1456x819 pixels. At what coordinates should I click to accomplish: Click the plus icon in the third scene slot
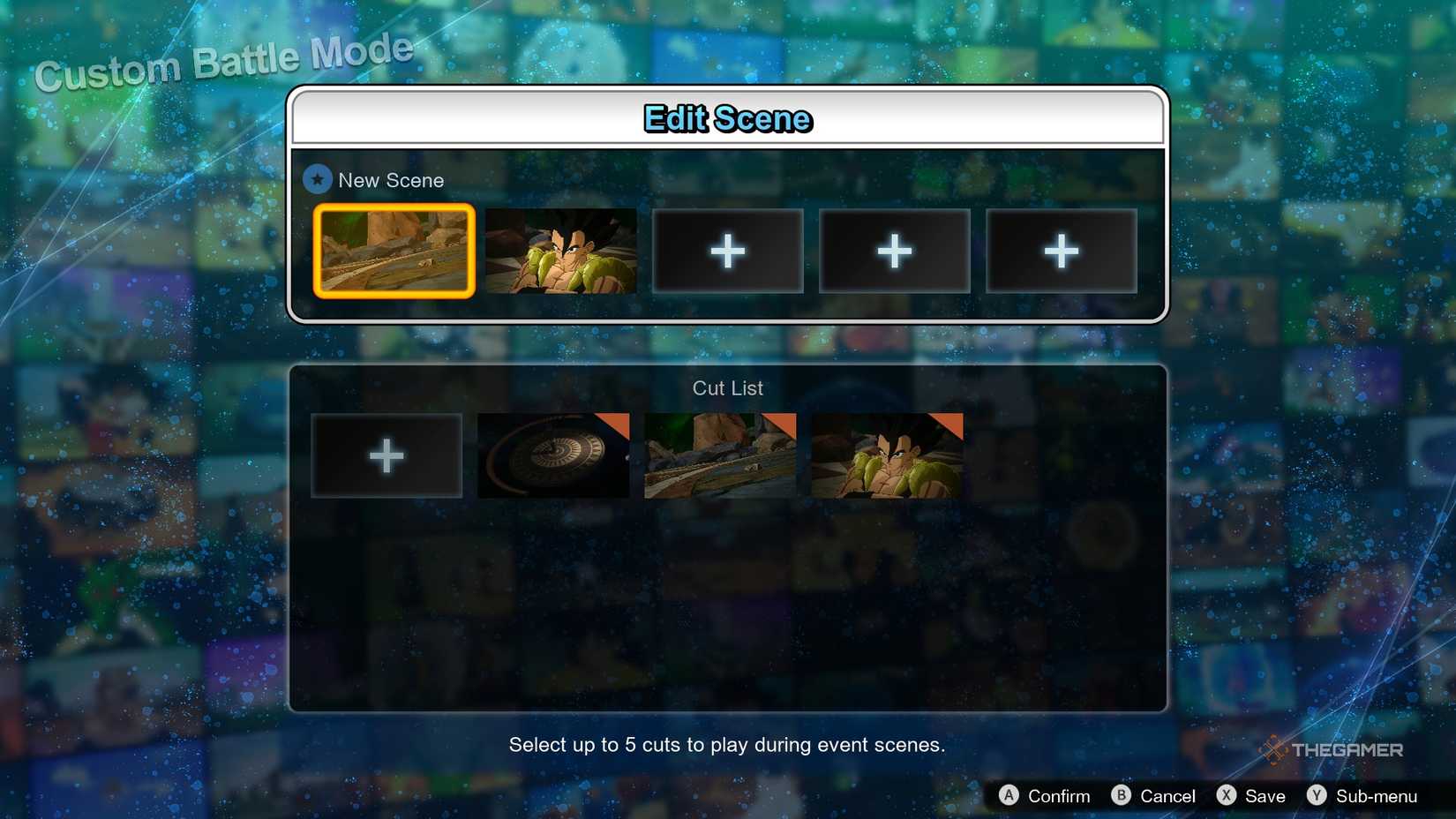pos(727,251)
